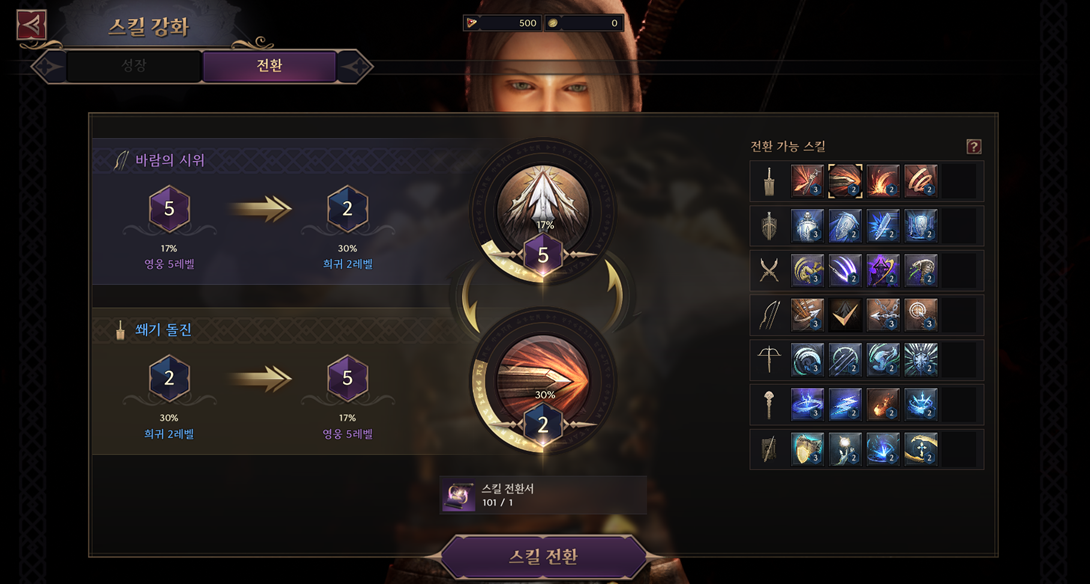
Task: Pick the blue potion flask skill
Action: click(807, 226)
